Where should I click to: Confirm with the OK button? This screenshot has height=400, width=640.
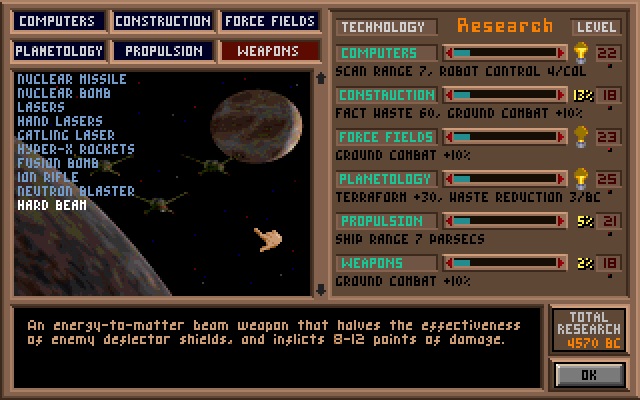(588, 373)
